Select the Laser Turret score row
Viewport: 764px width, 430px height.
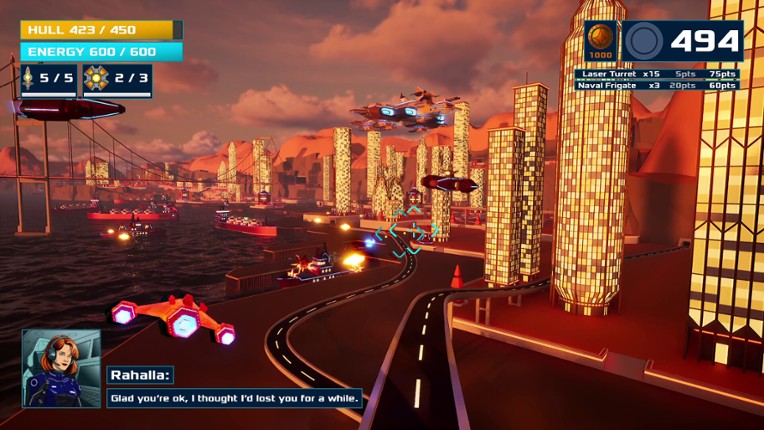(x=658, y=74)
